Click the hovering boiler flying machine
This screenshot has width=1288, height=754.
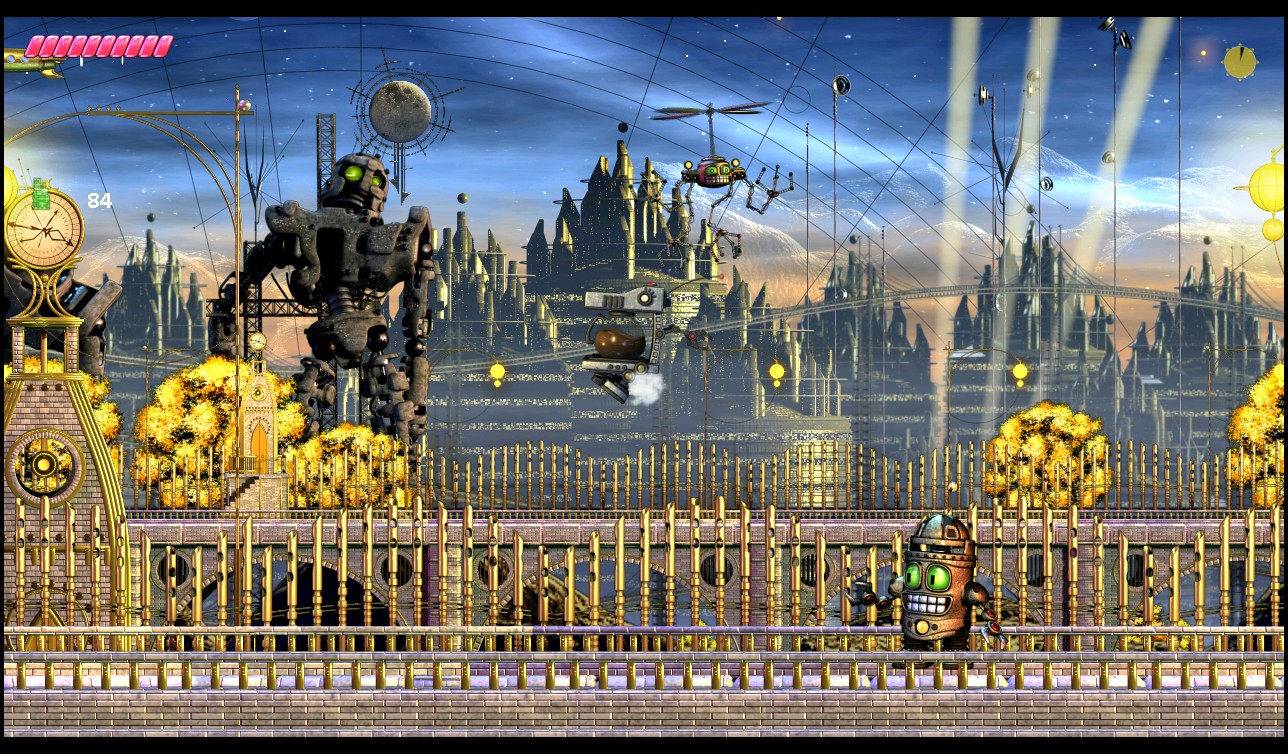tap(625, 330)
